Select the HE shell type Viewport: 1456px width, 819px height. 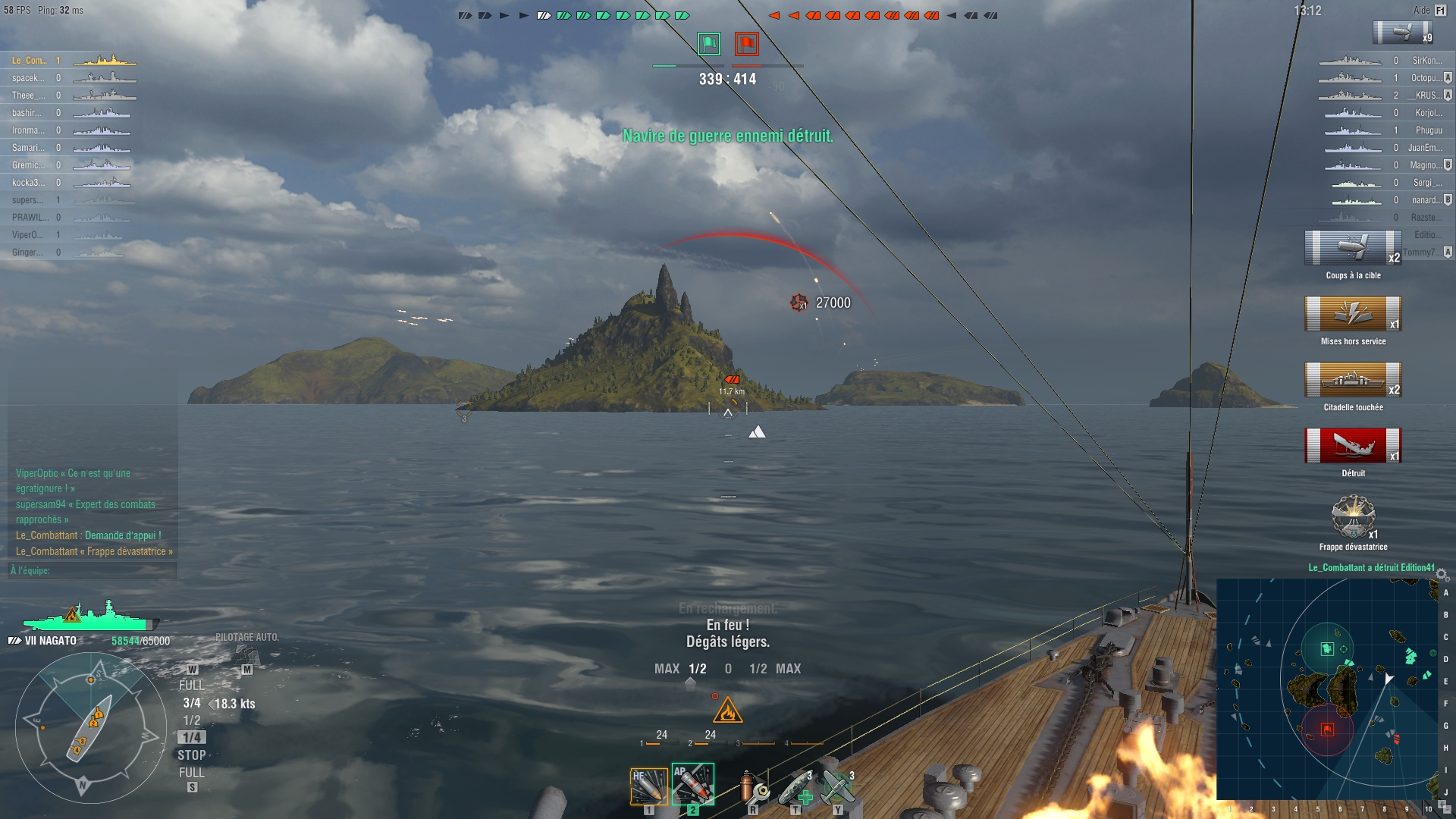tap(648, 786)
